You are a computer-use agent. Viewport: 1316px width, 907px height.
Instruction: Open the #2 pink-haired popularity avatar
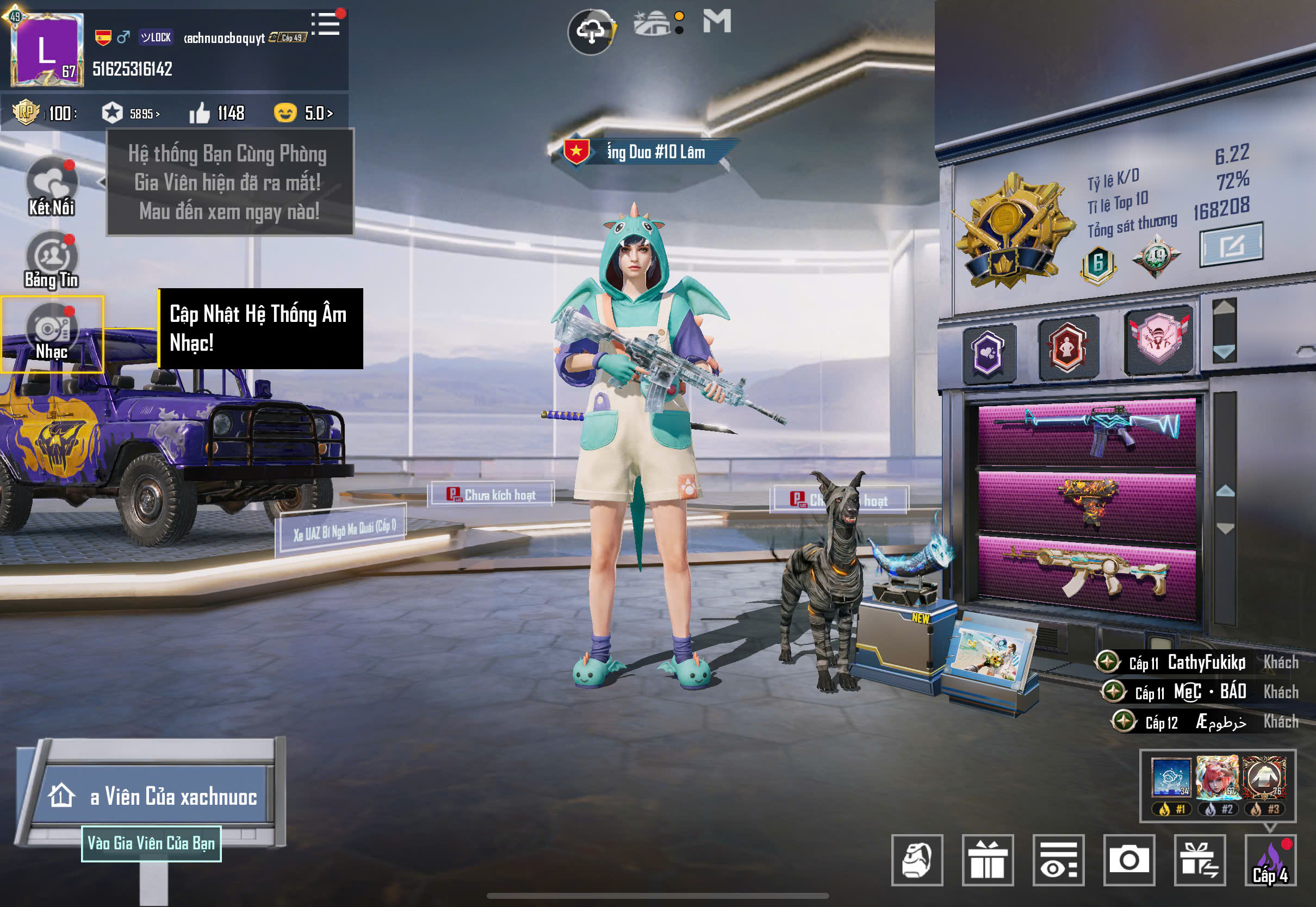coord(1217,778)
